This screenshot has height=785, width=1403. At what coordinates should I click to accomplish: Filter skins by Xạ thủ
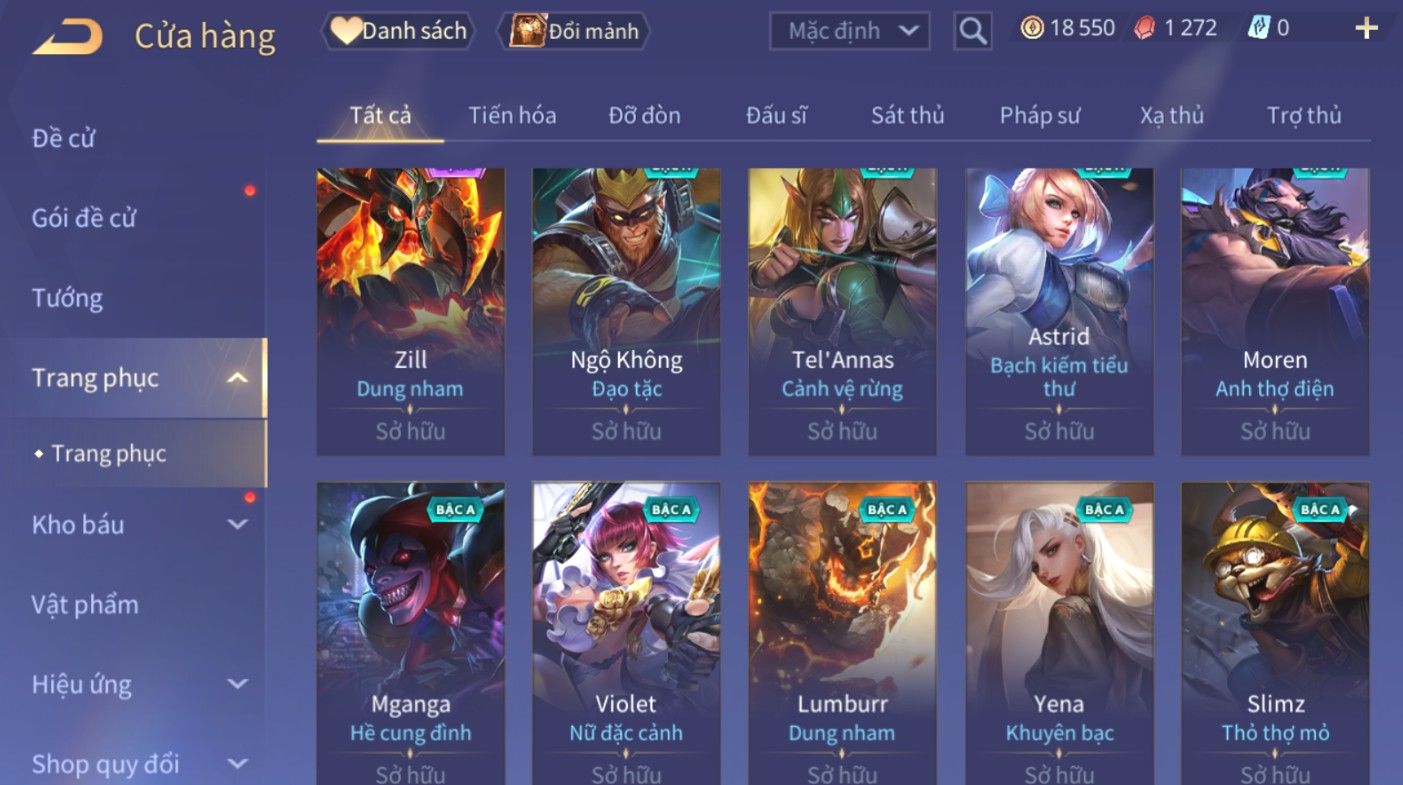(1172, 115)
